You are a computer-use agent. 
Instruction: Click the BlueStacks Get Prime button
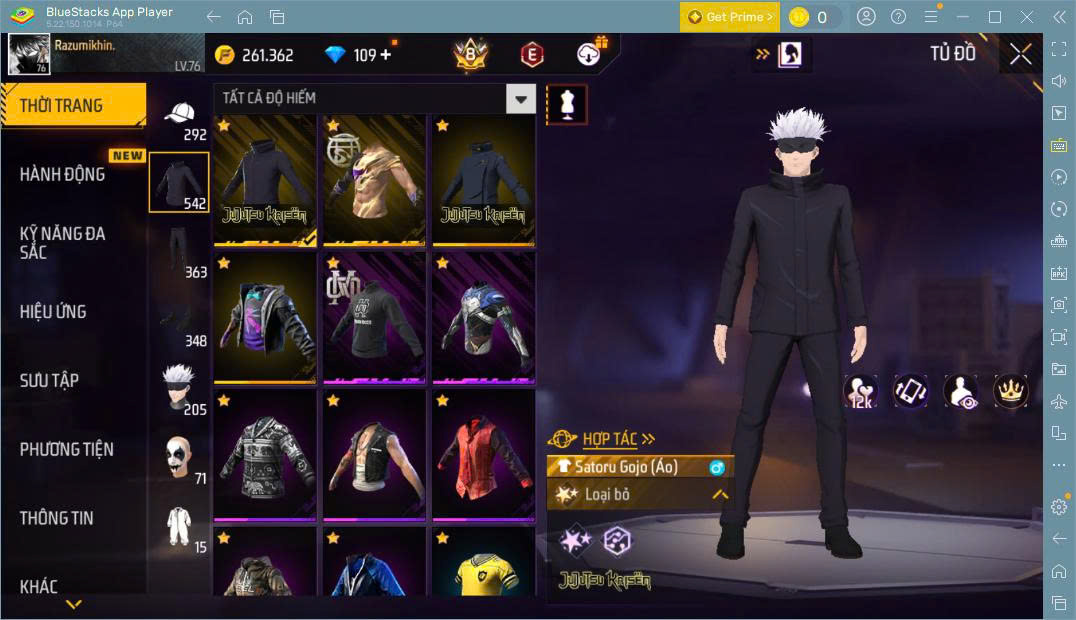730,17
